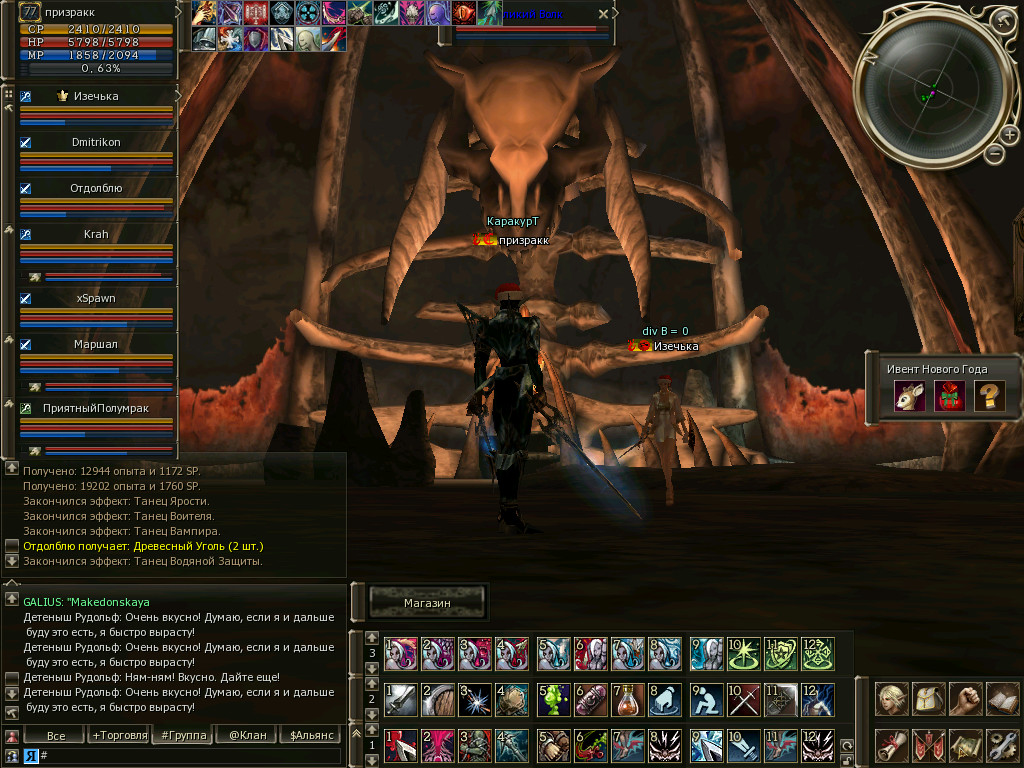1024x768 pixels.
Task: Select the #Группа chat tab
Action: 183,736
